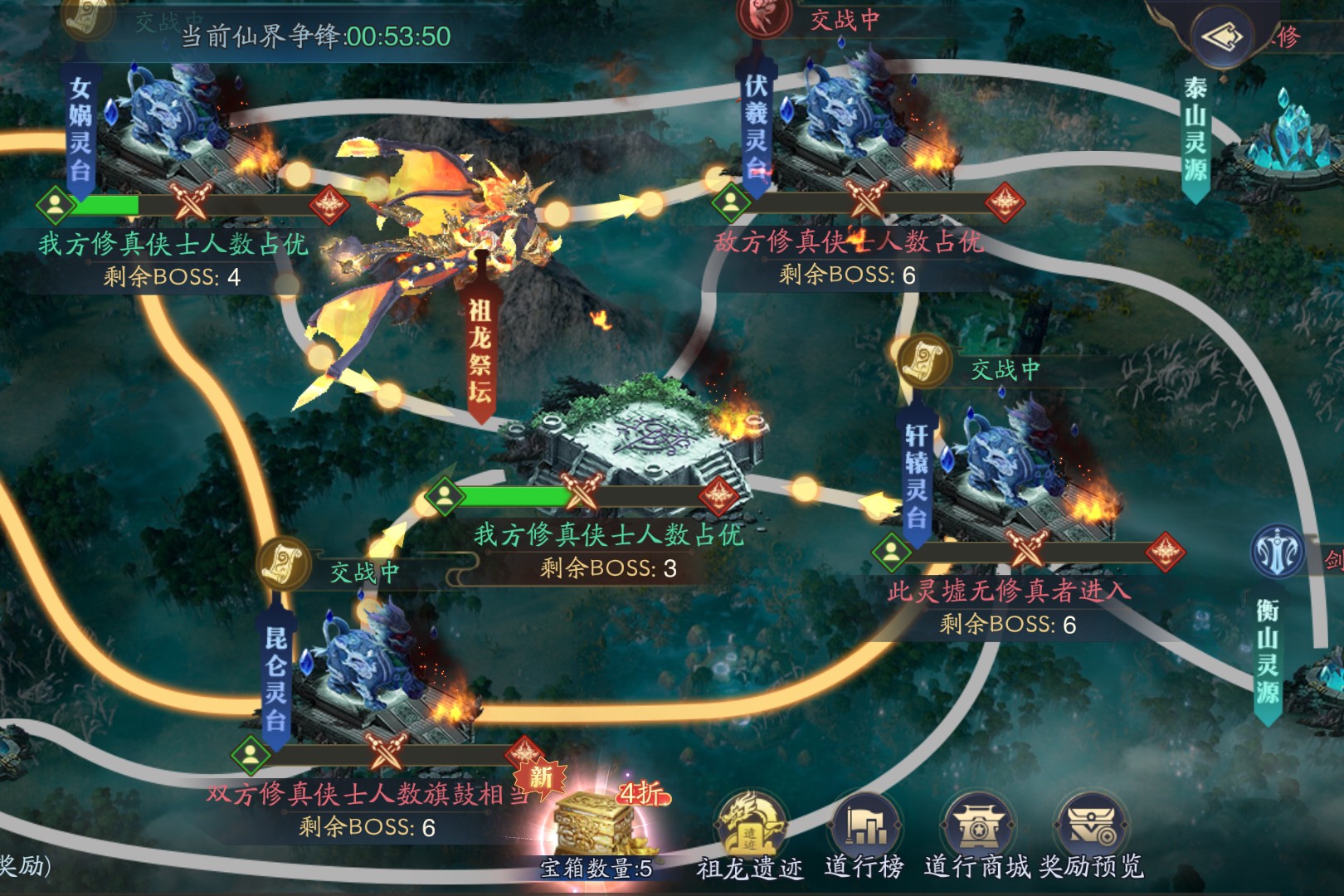Choose the 衡山灵源 node
The height and width of the screenshot is (896, 1344).
point(1267,655)
